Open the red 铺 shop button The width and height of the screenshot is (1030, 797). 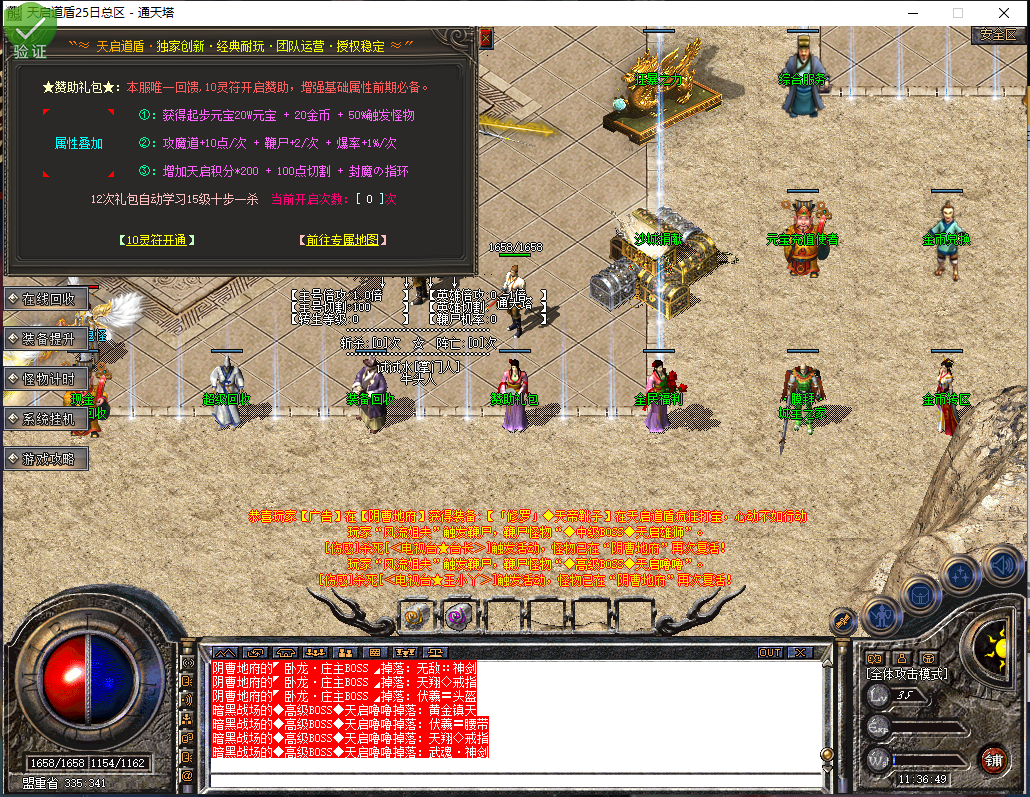[993, 758]
